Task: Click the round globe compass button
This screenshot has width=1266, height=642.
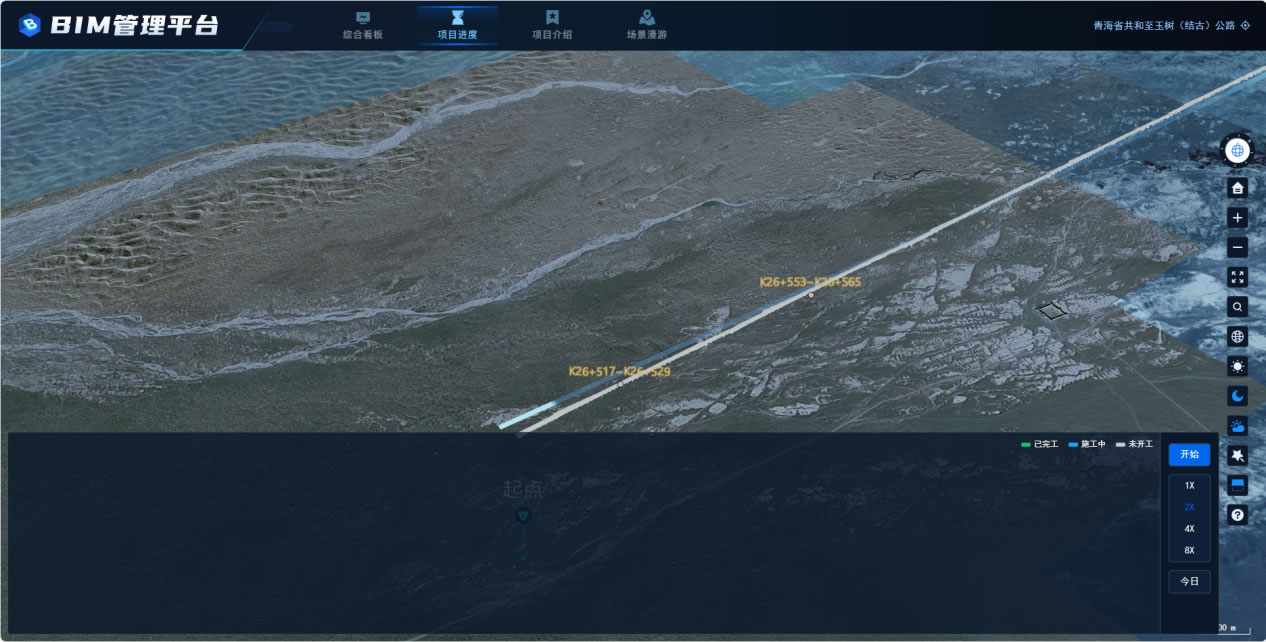Action: (x=1238, y=151)
